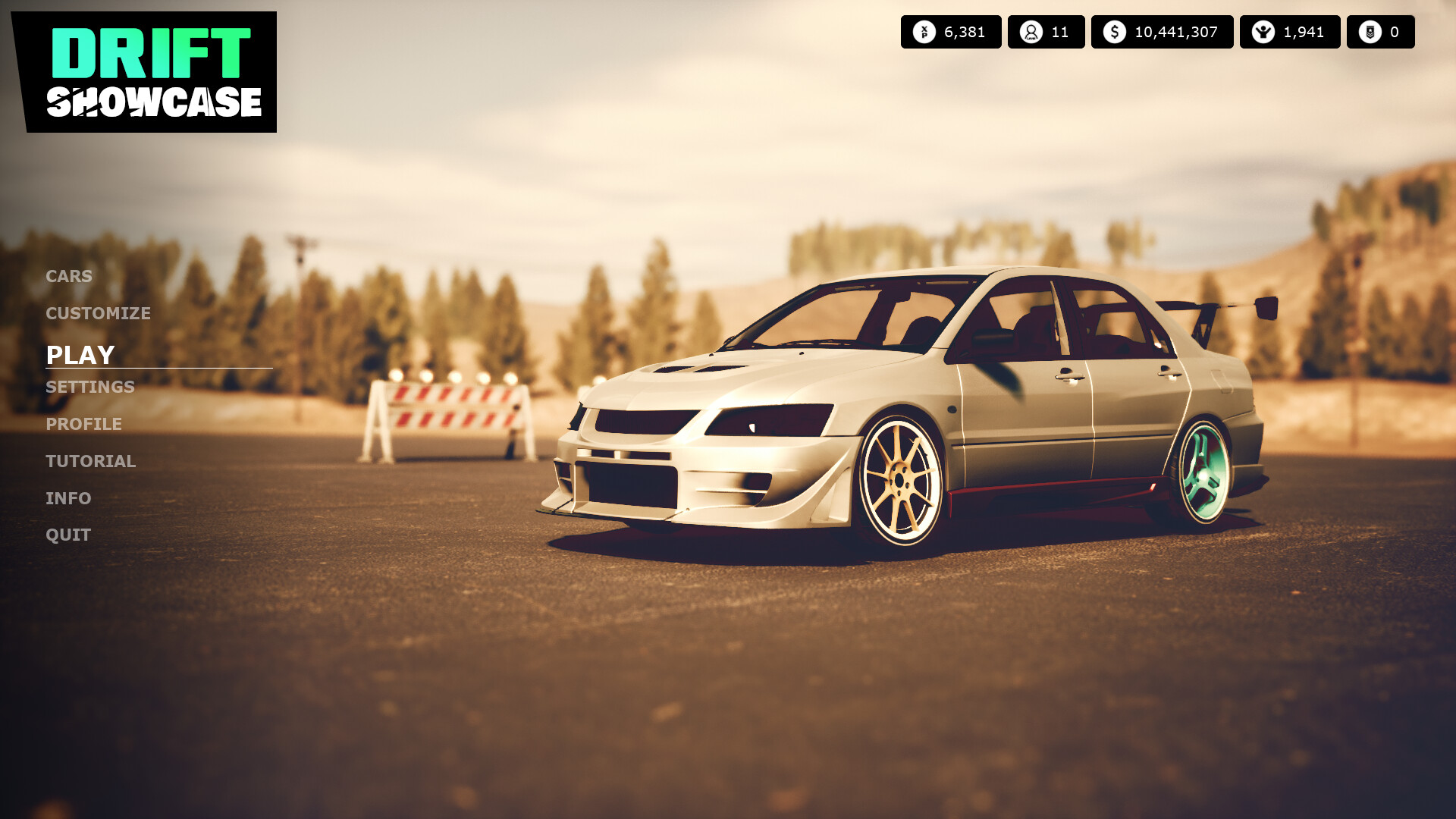Select the CUSTOMIZE option
Viewport: 1456px width, 819px height.
pos(97,312)
